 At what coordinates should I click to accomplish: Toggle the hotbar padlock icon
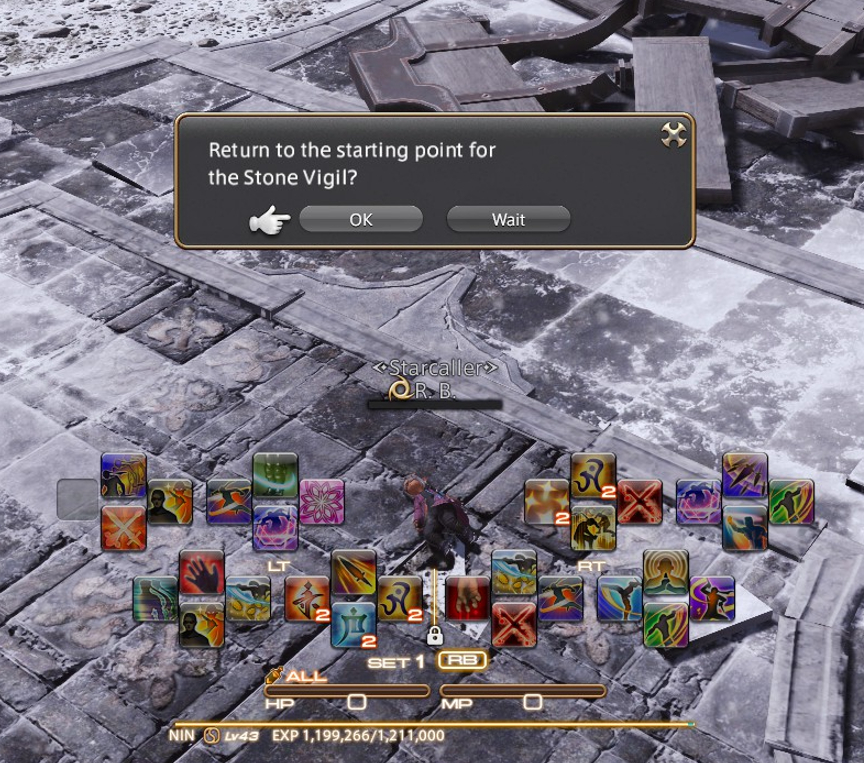[x=434, y=635]
